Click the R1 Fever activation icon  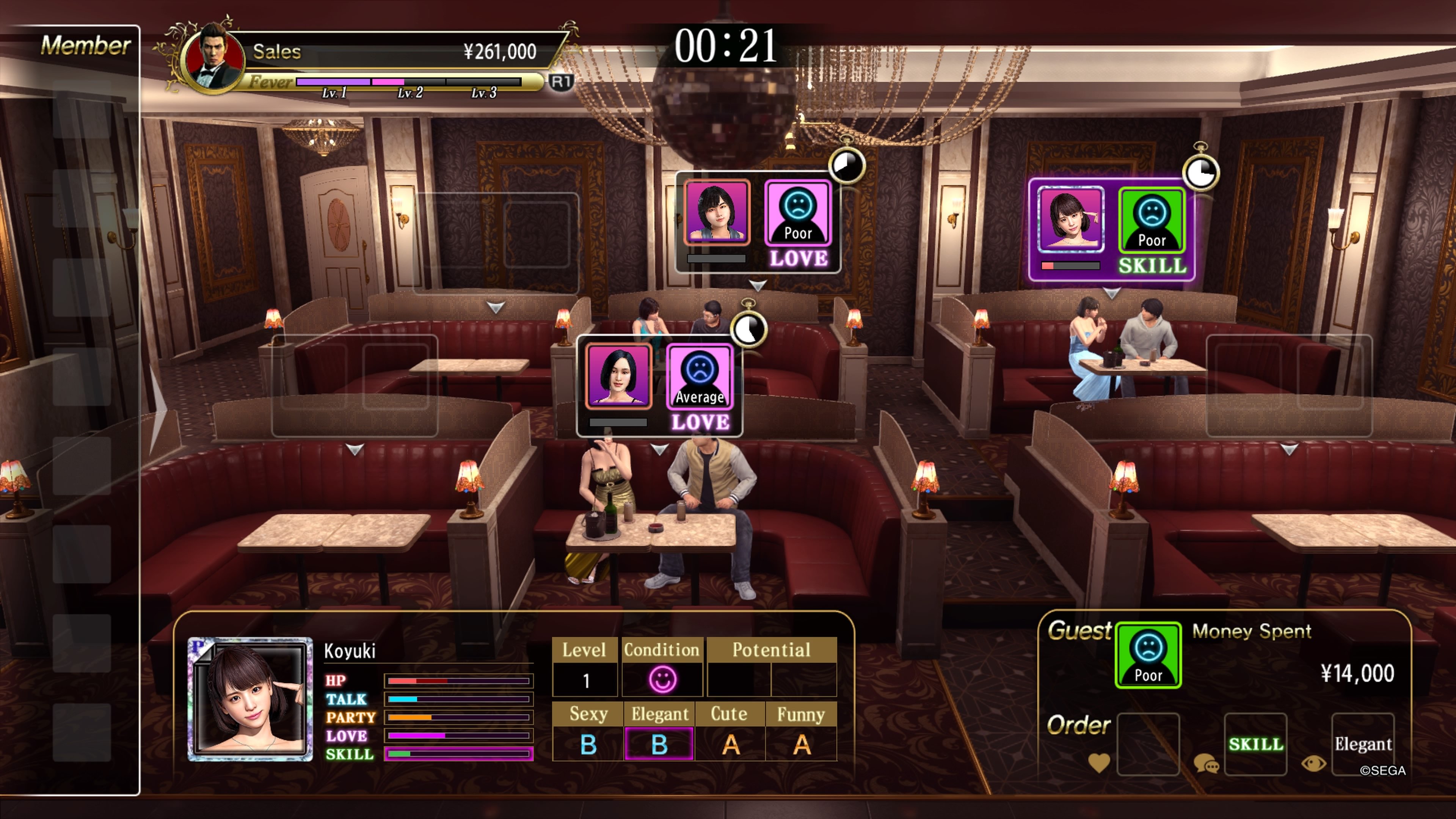tap(562, 82)
